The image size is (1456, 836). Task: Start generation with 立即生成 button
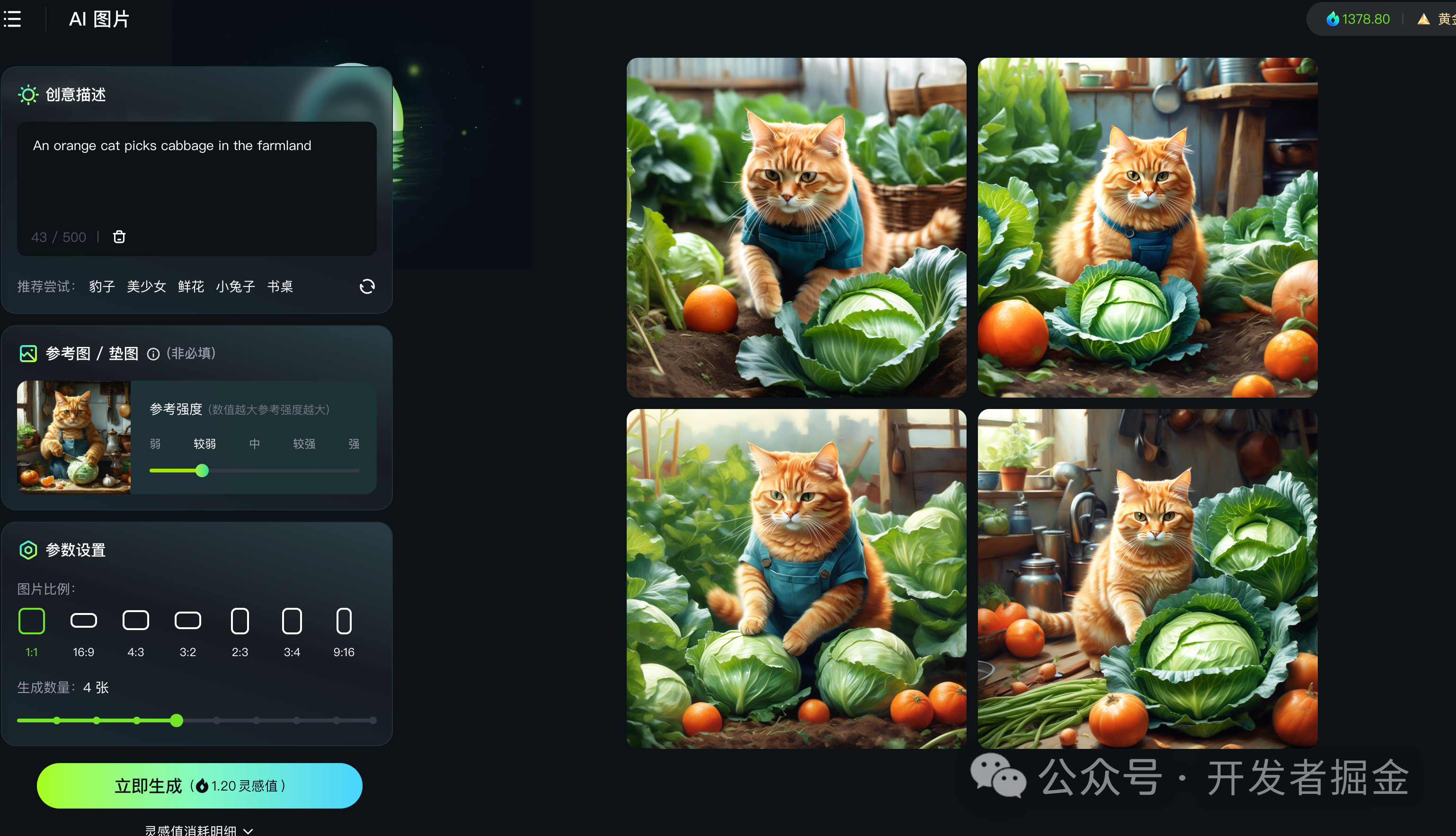[x=199, y=785]
